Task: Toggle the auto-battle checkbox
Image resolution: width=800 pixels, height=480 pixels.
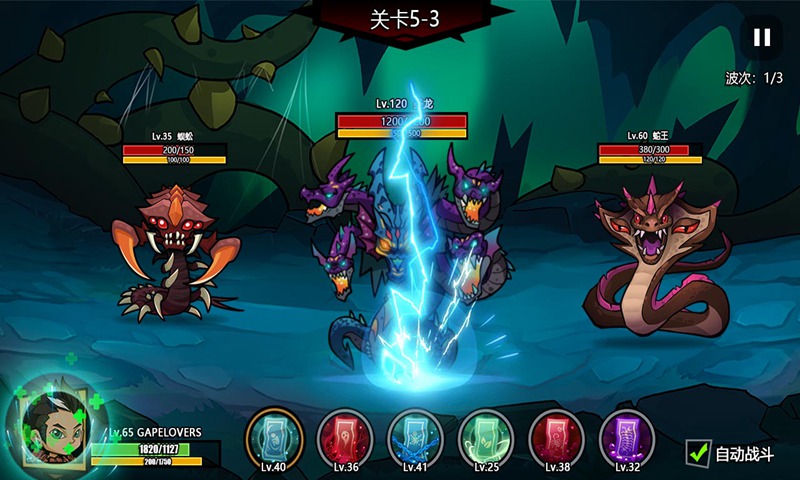Action: pos(698,453)
